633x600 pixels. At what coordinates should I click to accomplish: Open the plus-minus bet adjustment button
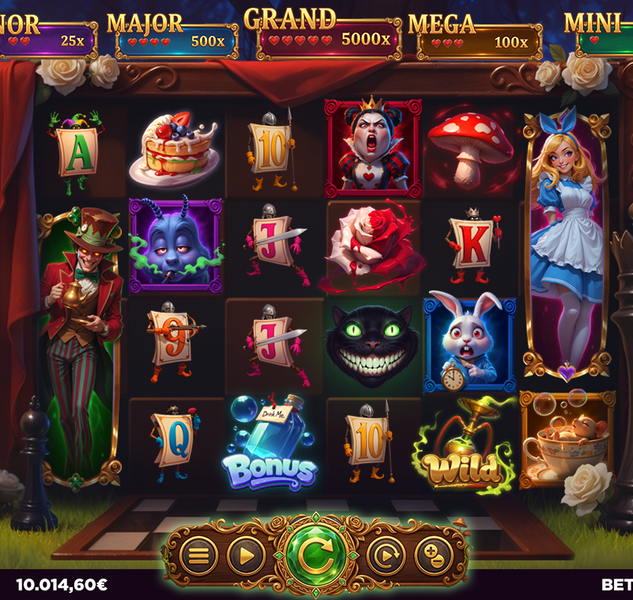point(433,553)
